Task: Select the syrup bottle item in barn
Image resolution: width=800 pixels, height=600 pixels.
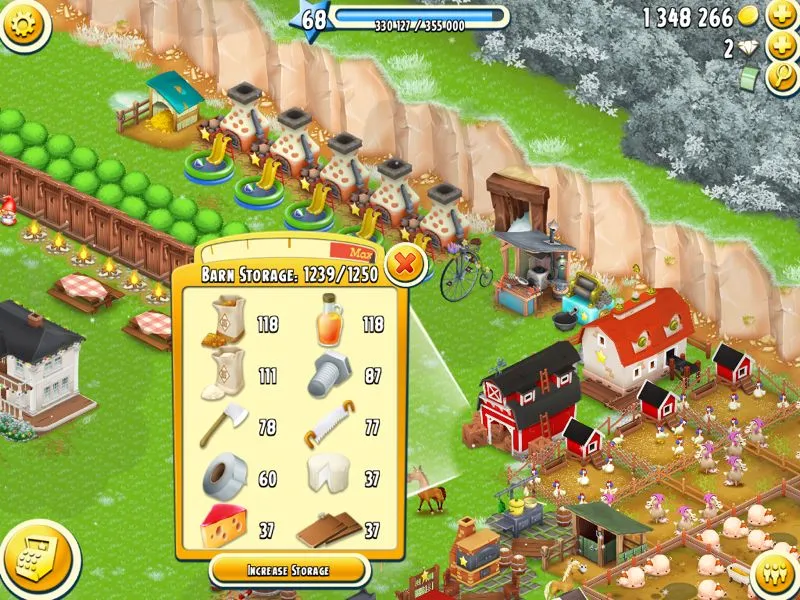Action: point(331,323)
